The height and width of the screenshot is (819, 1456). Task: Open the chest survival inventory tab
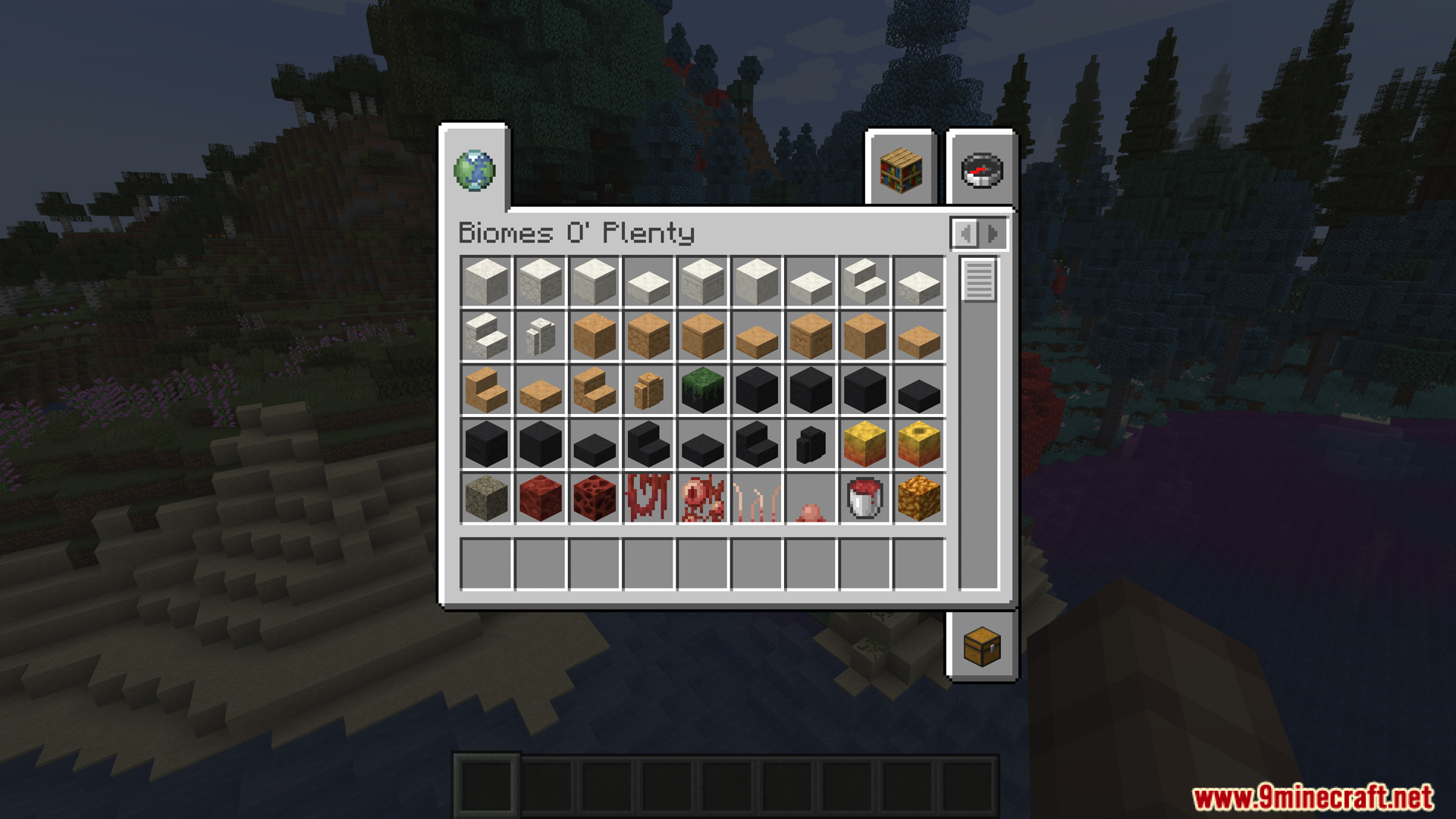982,647
